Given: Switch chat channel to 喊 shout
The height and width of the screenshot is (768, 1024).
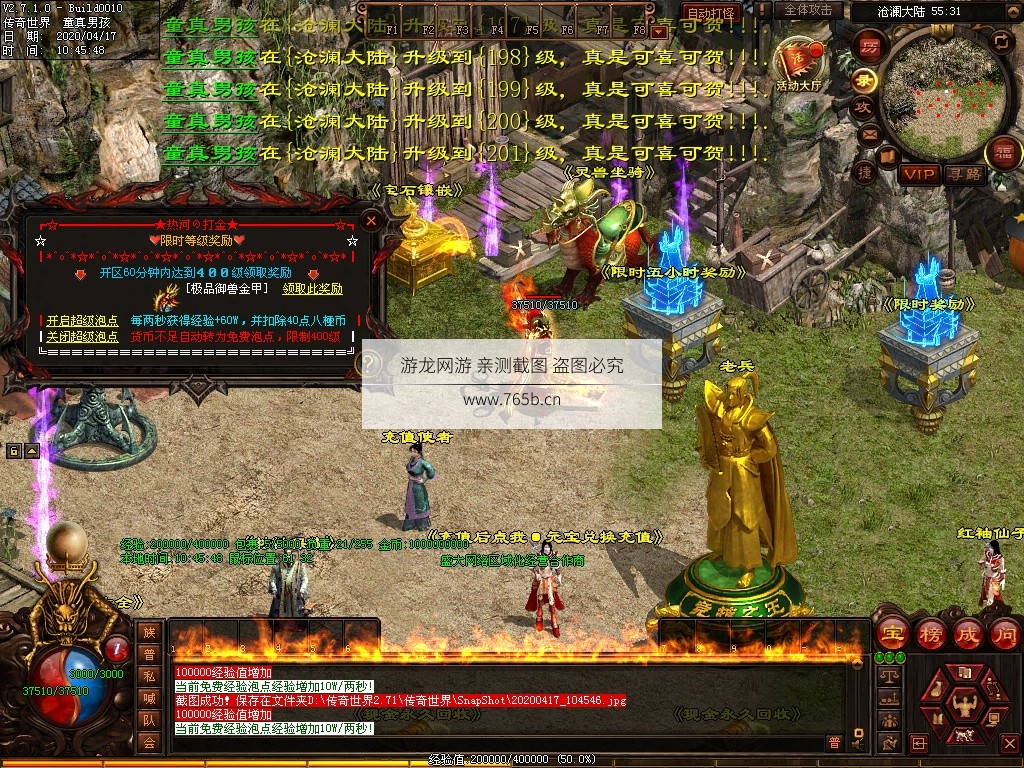Looking at the screenshot, I should pos(149,698).
